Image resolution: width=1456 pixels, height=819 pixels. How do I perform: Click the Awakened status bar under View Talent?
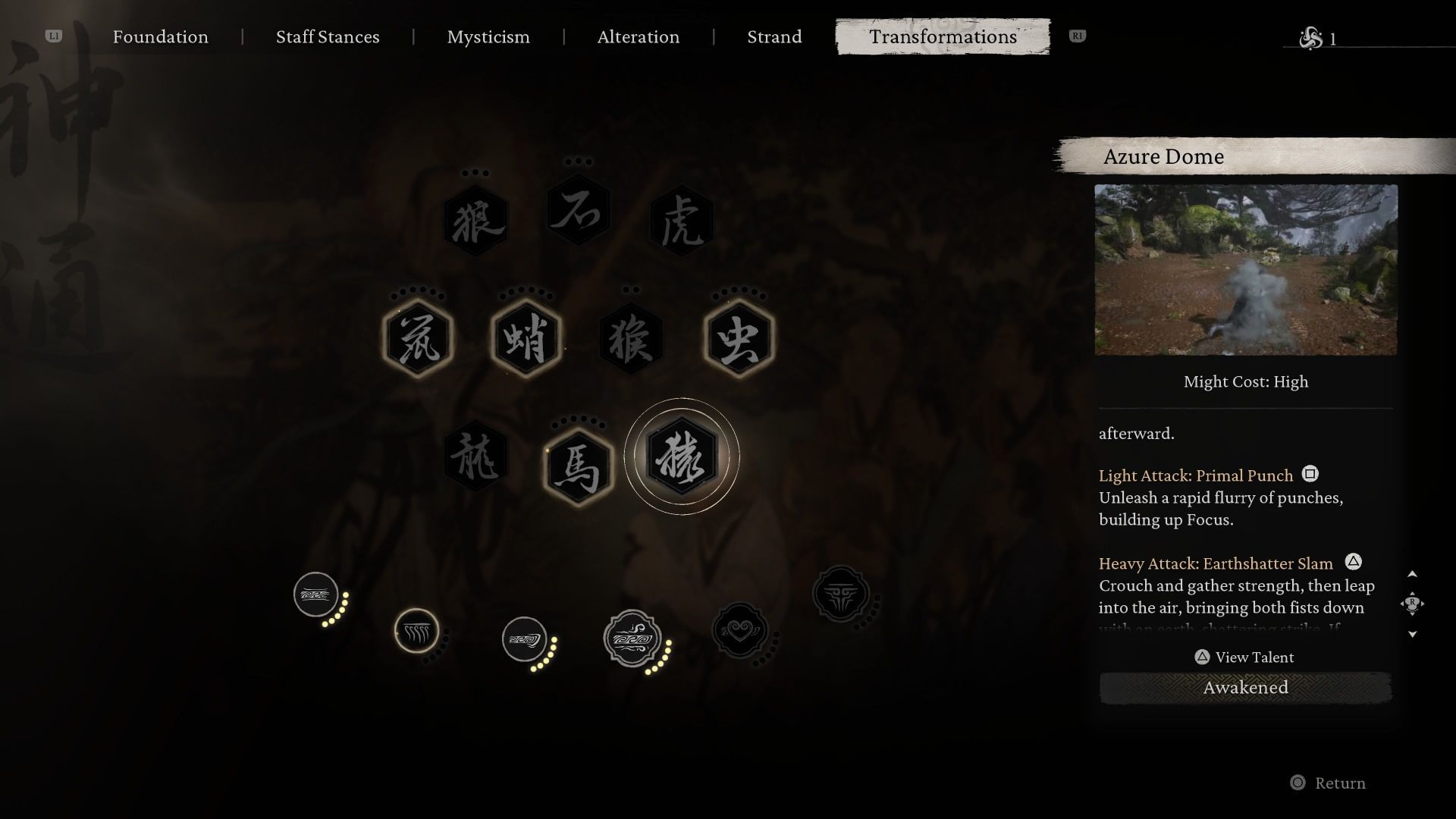1246,688
